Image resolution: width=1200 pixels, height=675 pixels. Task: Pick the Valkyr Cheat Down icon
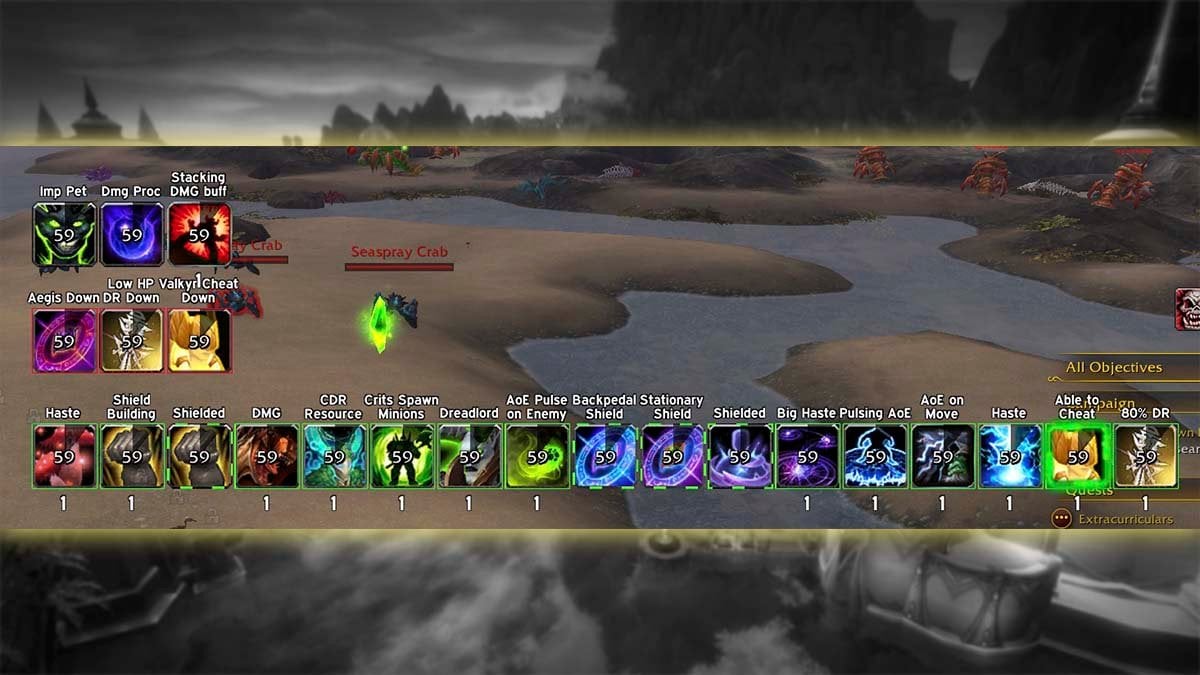click(x=199, y=341)
